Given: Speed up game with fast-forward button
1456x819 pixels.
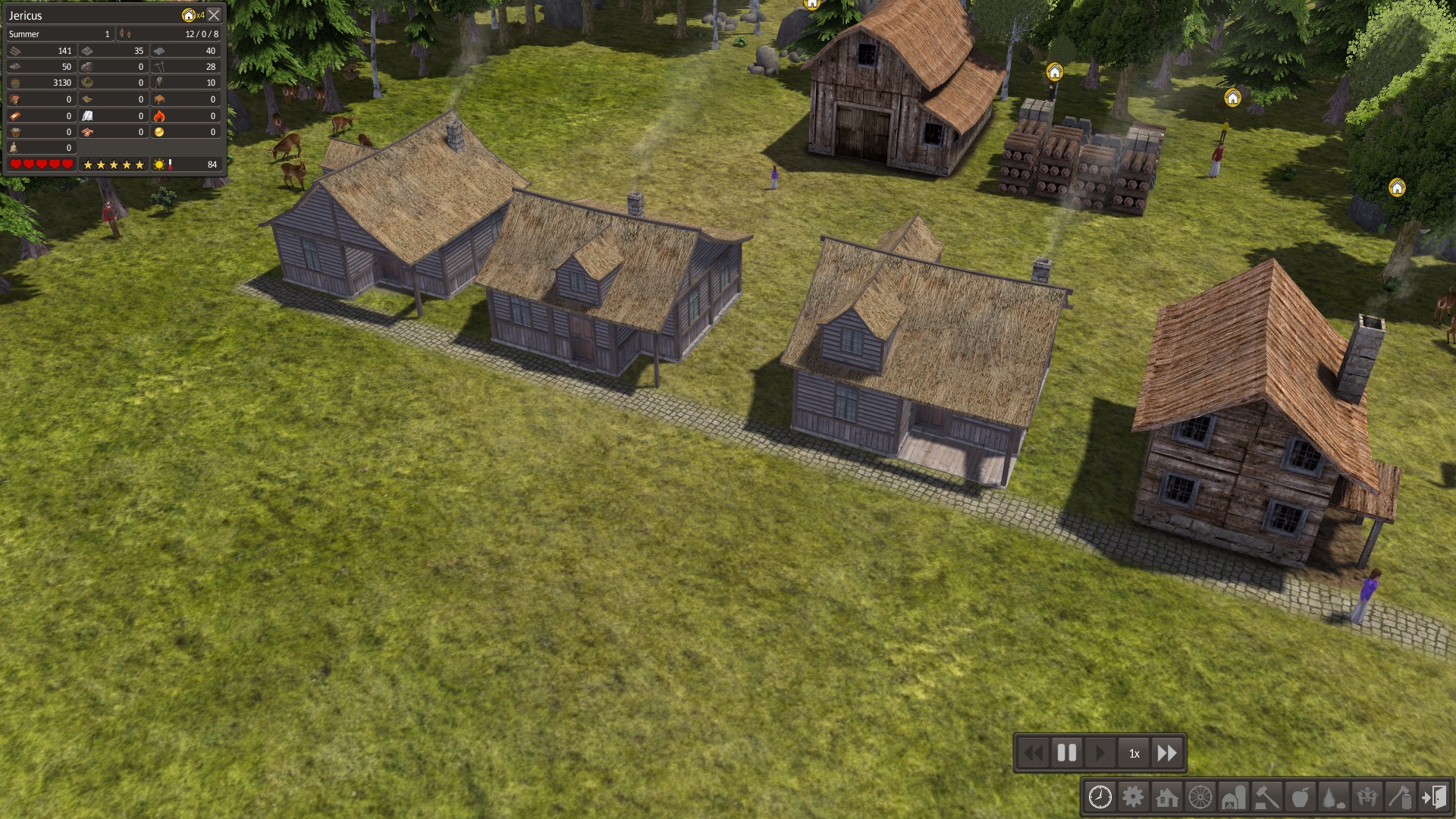Looking at the screenshot, I should coord(1167,753).
